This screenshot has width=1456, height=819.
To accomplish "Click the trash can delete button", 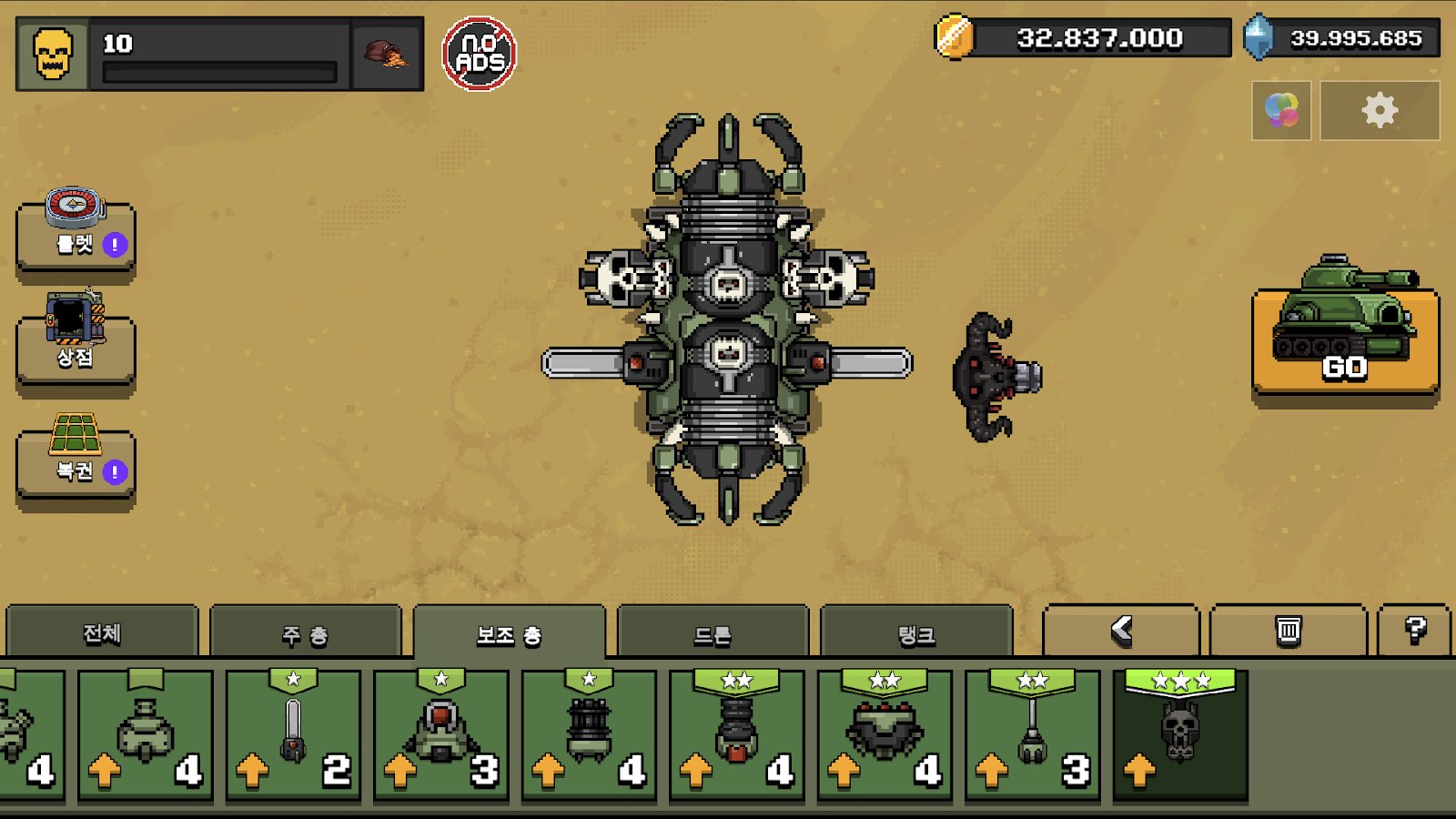I will 1288,630.
